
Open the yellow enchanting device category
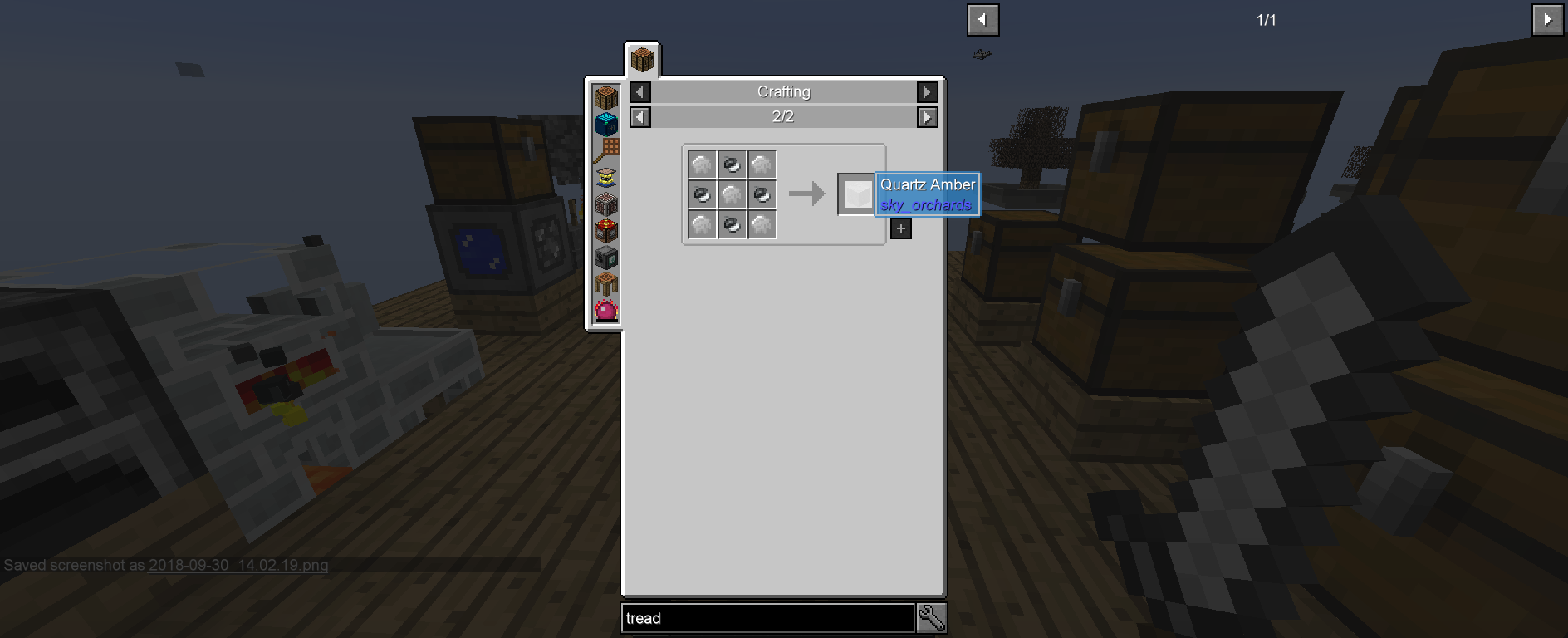(x=606, y=175)
